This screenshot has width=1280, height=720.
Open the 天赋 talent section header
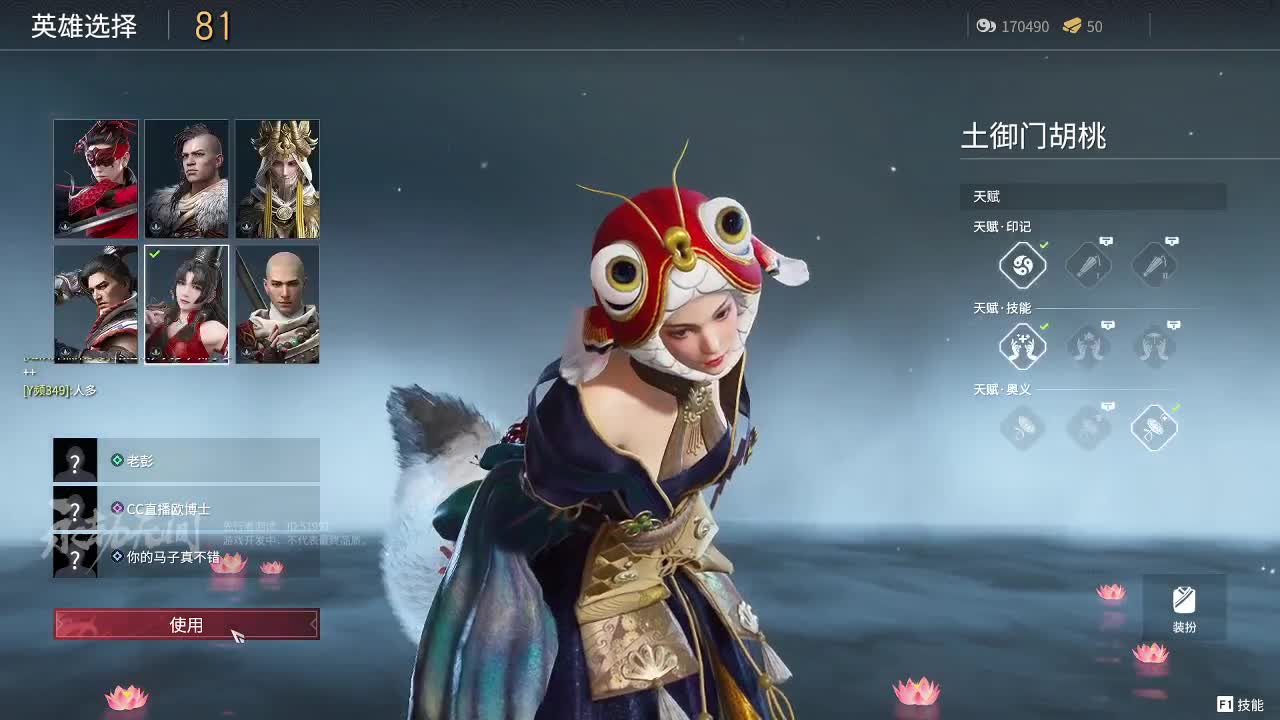1093,197
